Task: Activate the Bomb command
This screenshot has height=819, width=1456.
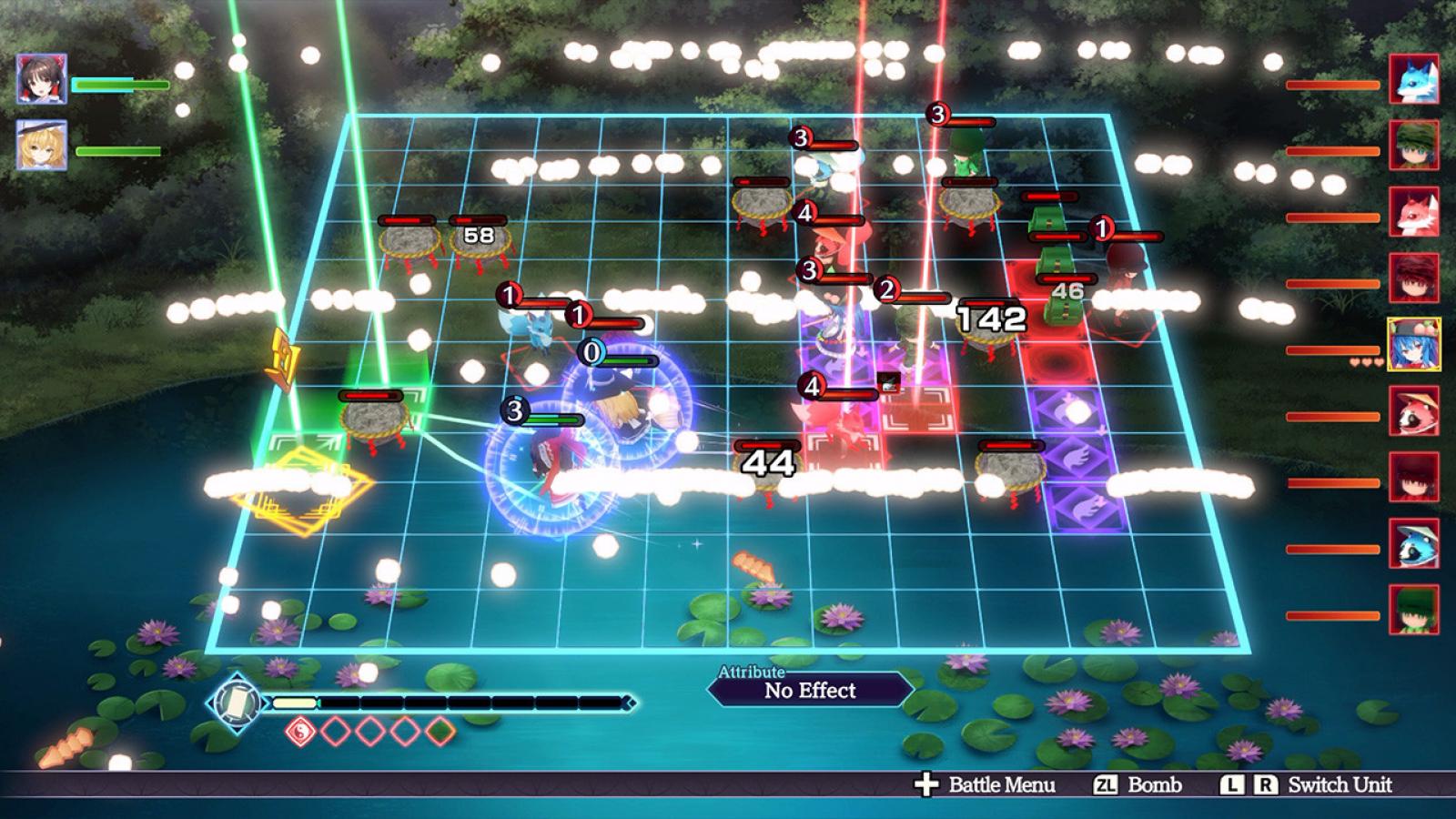Action: pos(1138,784)
